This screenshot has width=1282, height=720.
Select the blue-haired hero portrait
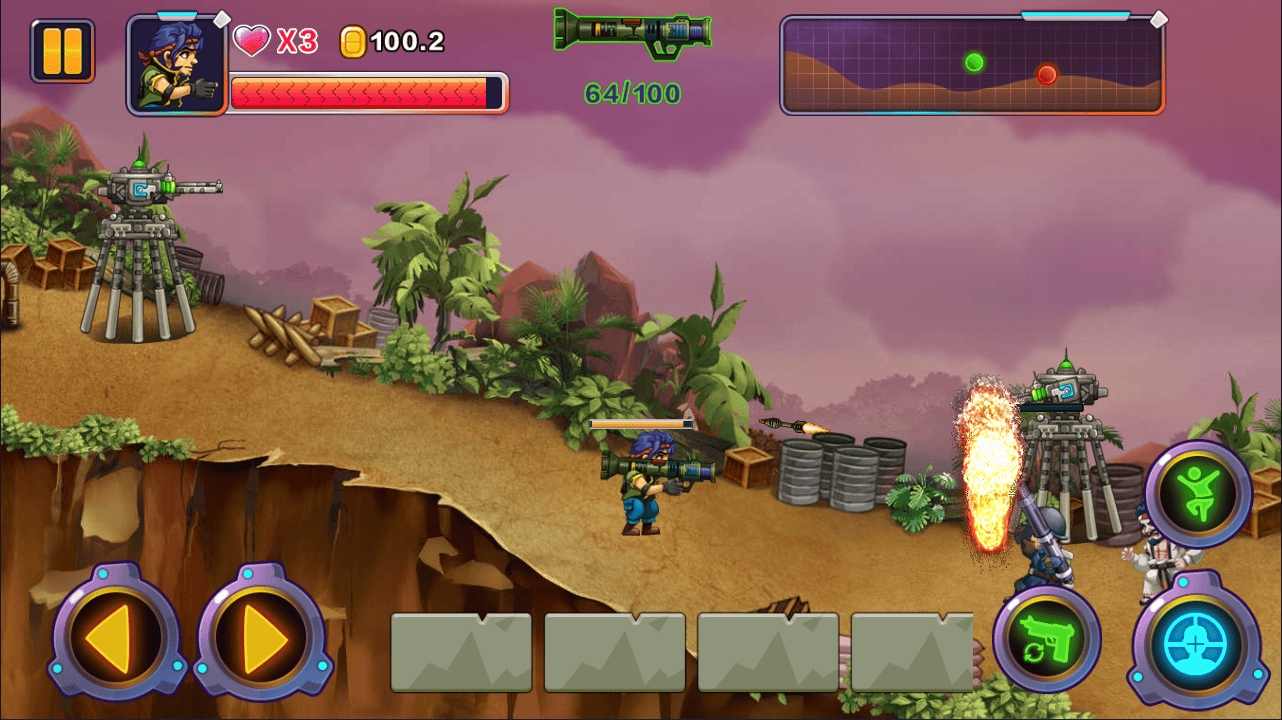pos(177,65)
